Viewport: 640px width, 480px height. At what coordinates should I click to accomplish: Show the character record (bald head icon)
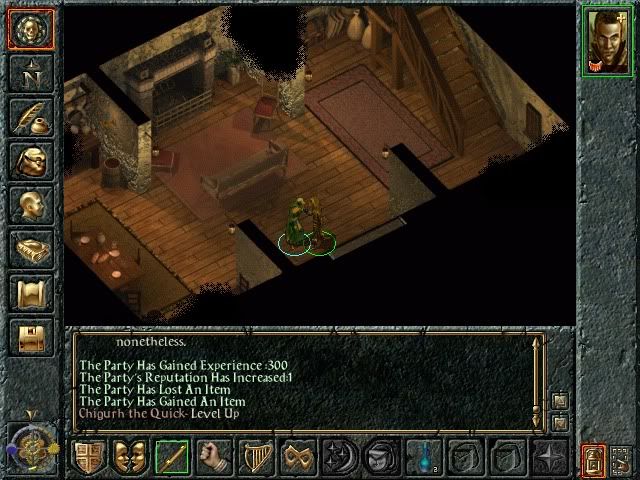pos(29,205)
